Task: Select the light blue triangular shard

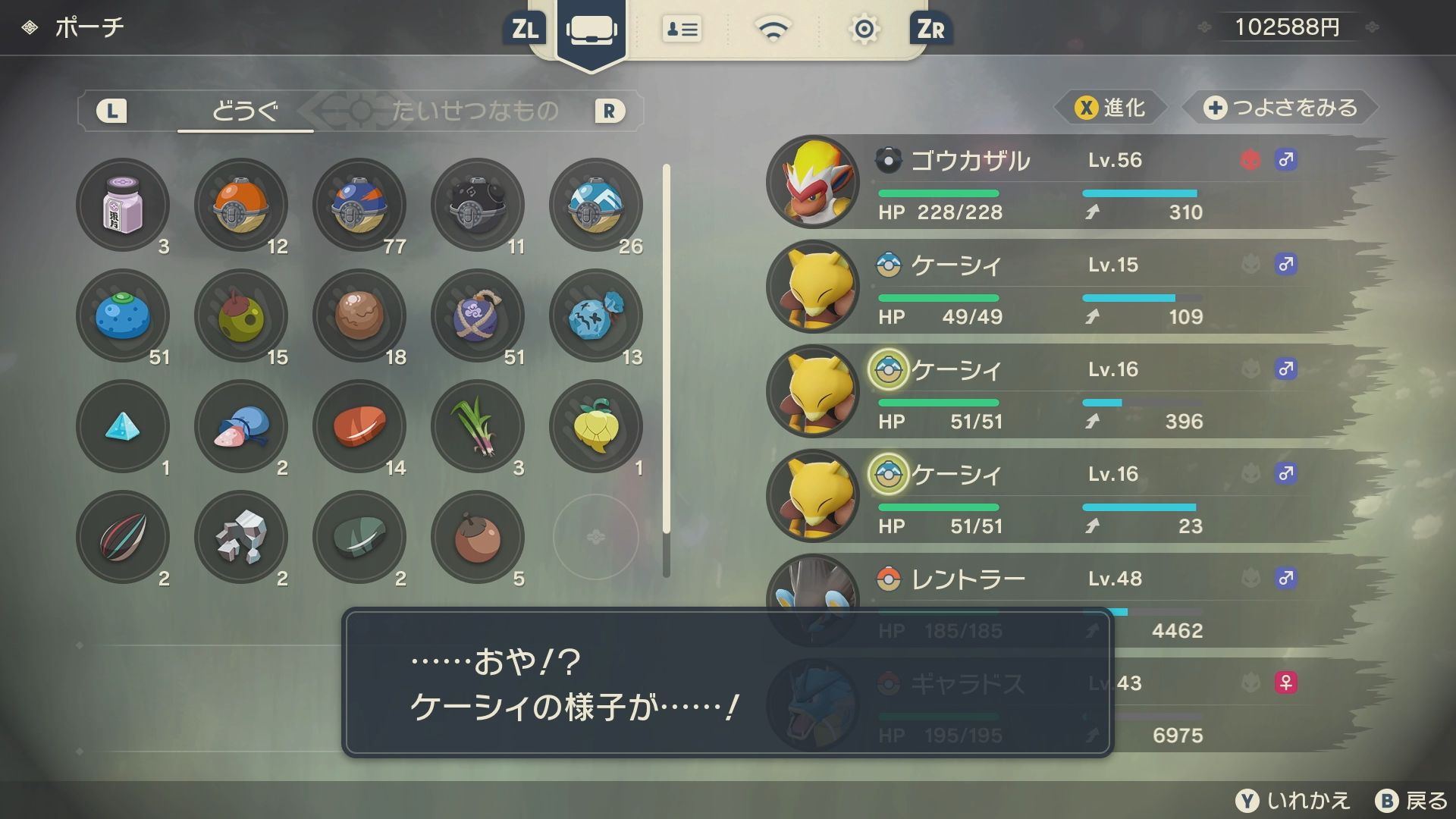Action: [123, 426]
